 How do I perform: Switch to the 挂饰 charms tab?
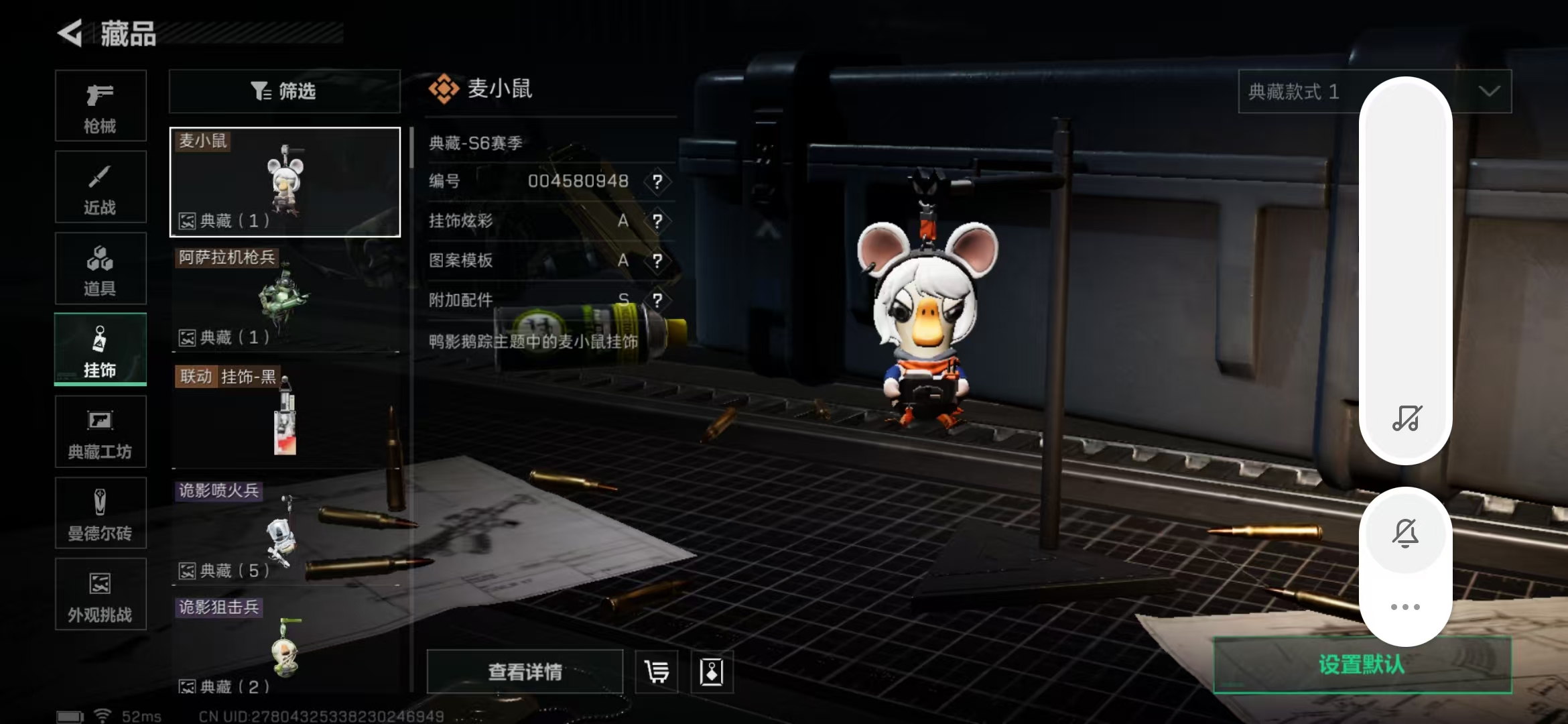[101, 350]
